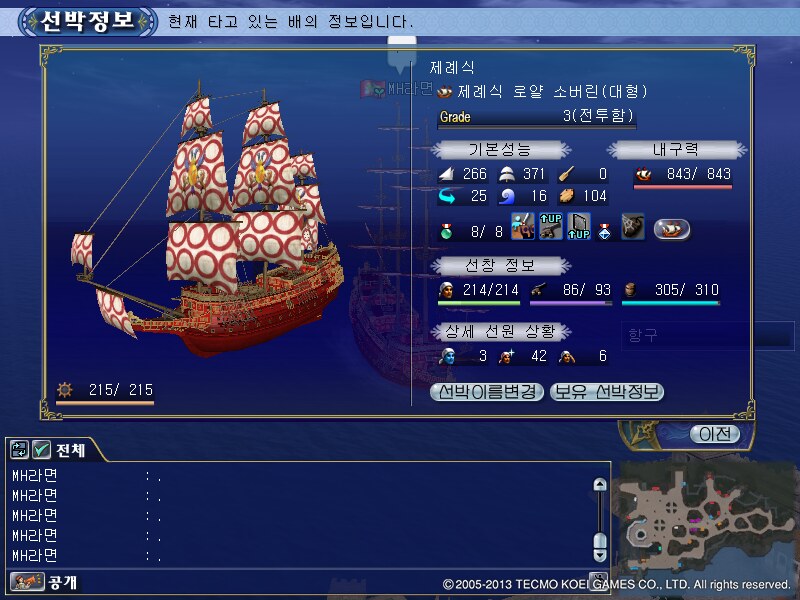Toggle the green checkmark chat filter

coord(41,450)
